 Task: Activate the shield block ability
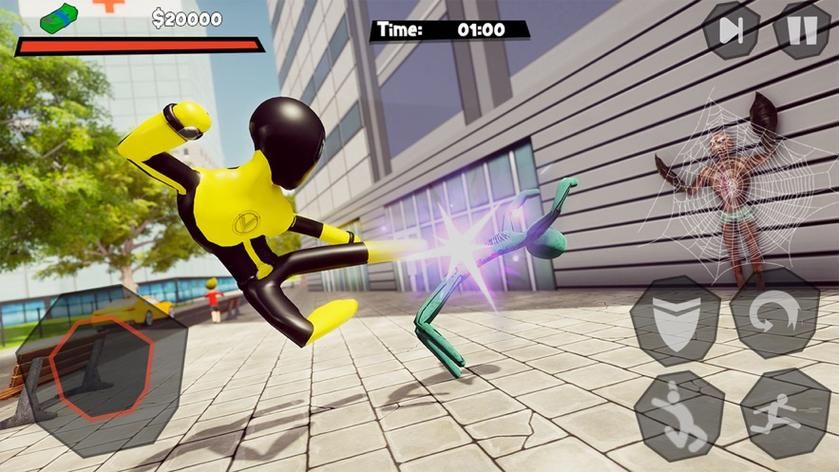tap(675, 320)
